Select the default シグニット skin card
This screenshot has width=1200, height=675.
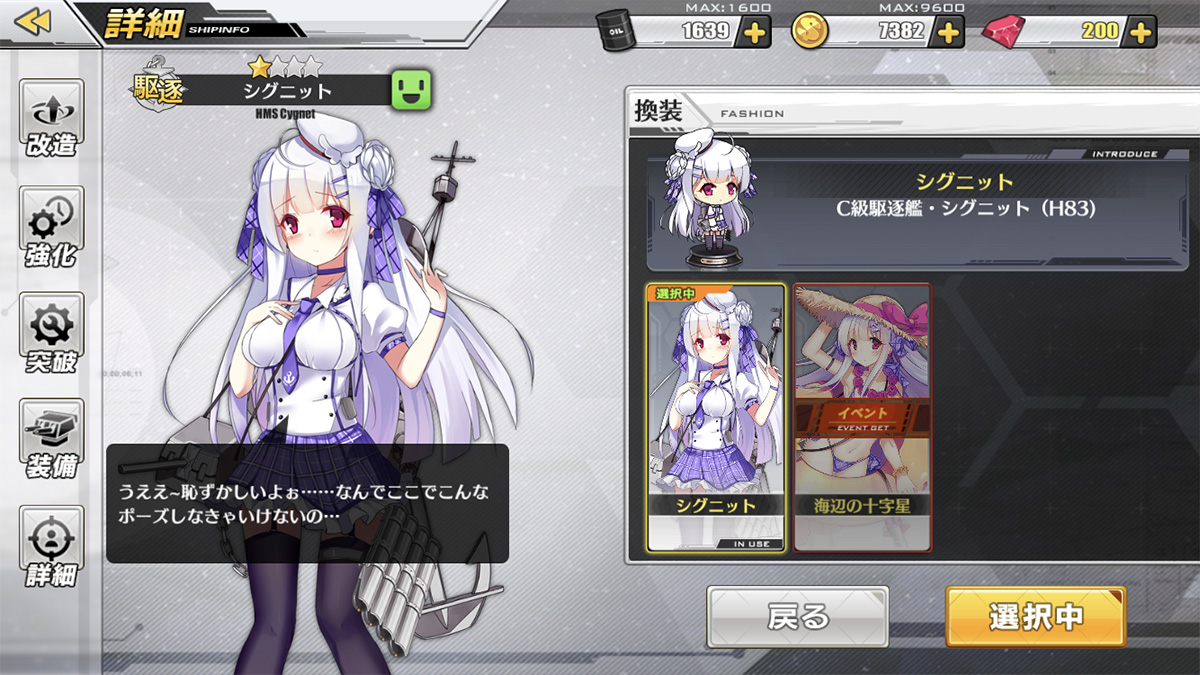coord(714,416)
